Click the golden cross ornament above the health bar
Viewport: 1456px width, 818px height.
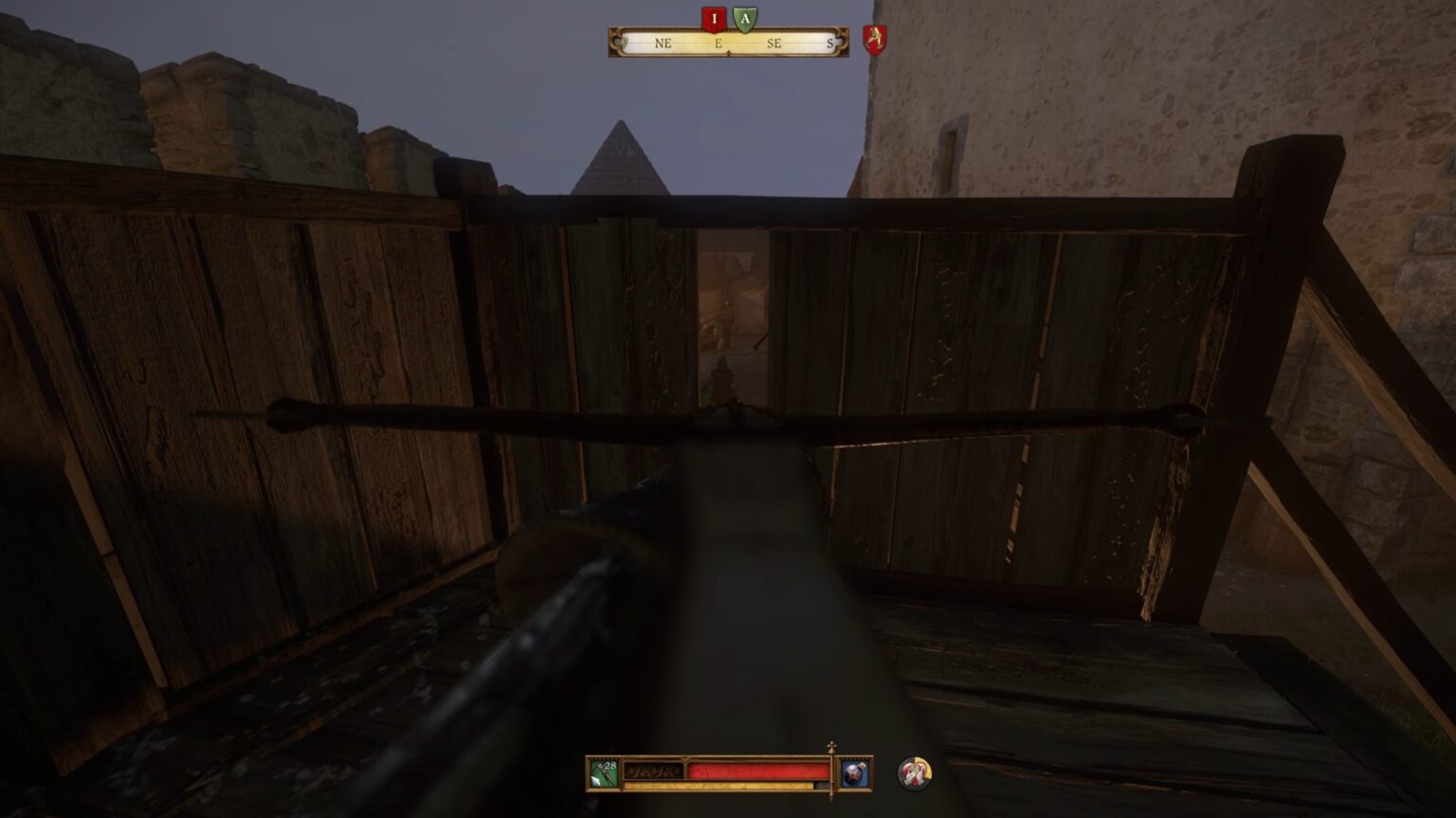[x=832, y=745]
